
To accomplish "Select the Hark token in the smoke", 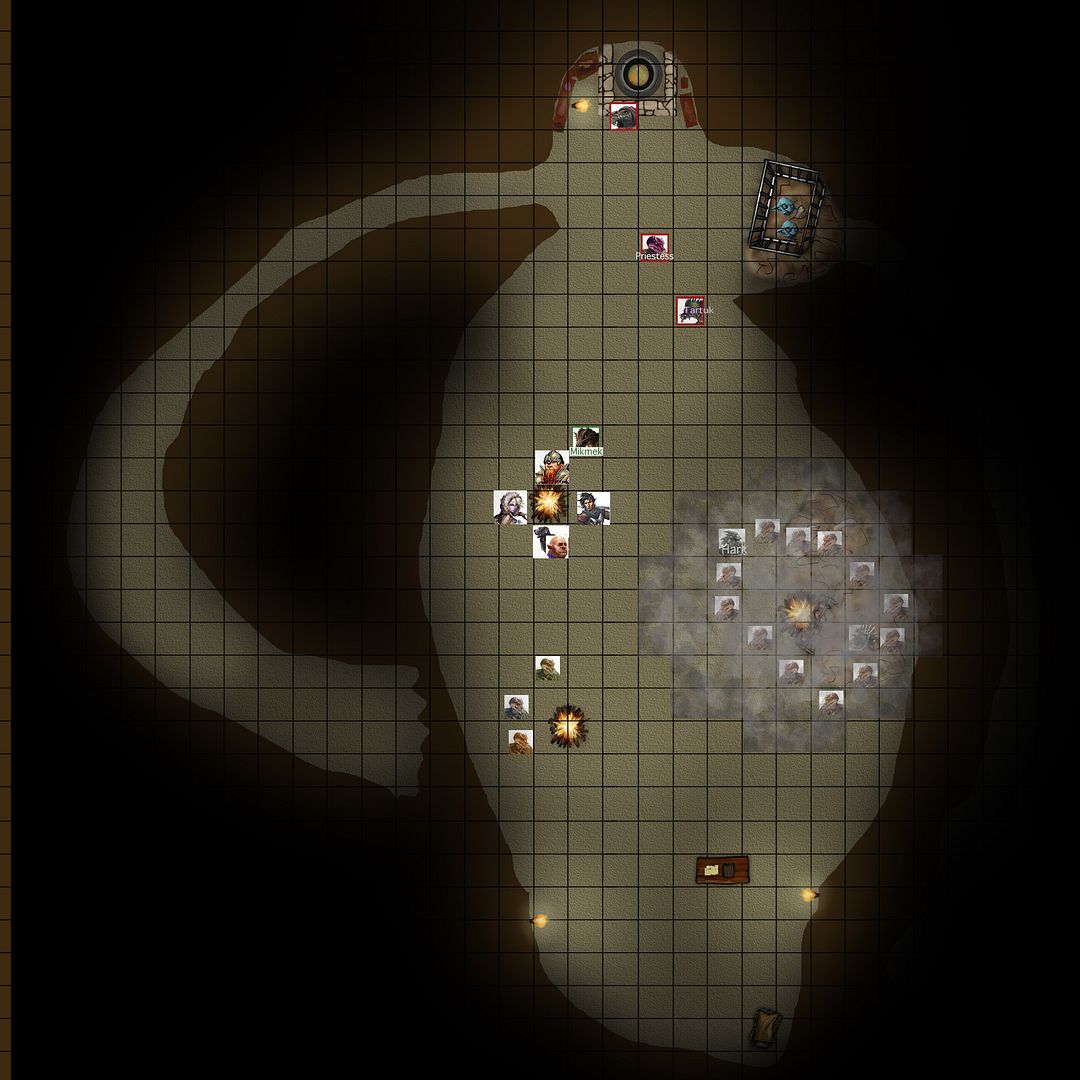I will click(x=732, y=541).
